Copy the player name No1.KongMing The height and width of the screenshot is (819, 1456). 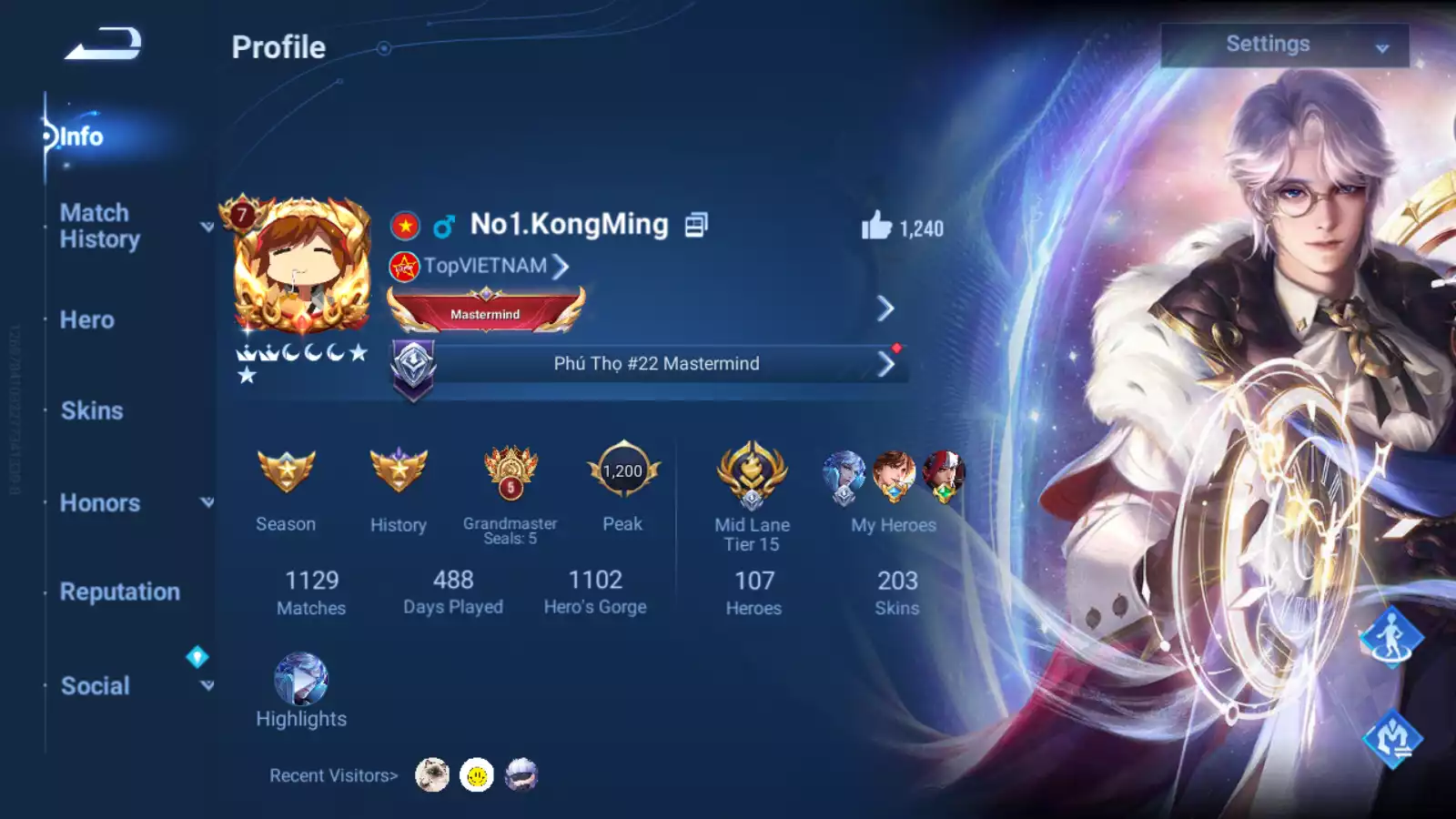pos(696,225)
